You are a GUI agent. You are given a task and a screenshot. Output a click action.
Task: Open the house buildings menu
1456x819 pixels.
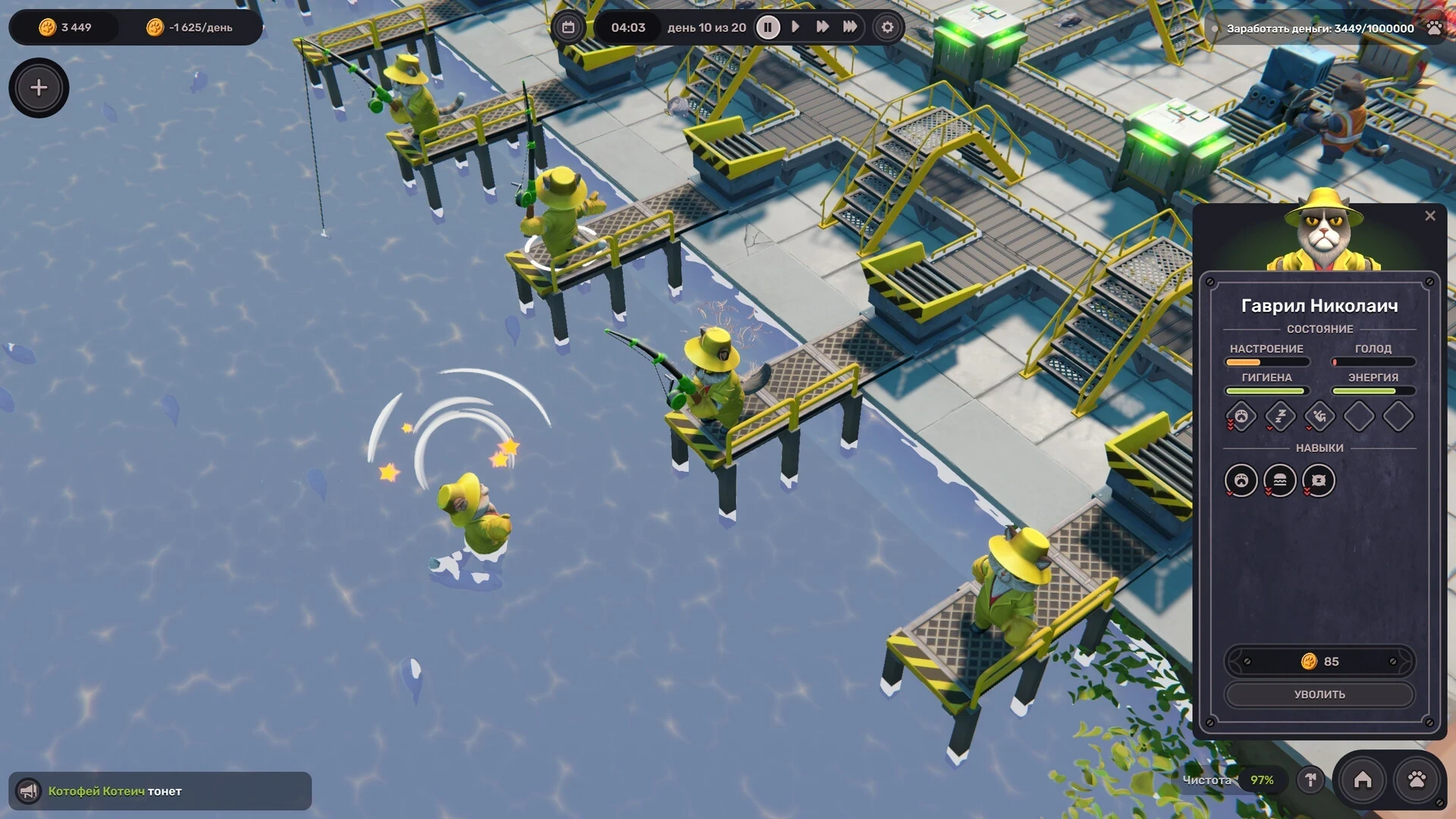point(1363,780)
